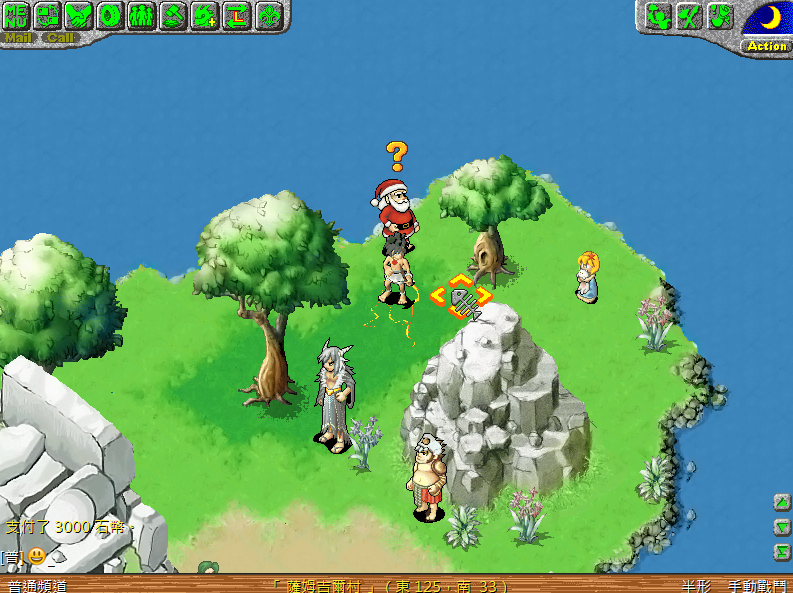Viewport: 793px width, 593px height.
Task: Open the handshake trade icon
Action: point(79,15)
